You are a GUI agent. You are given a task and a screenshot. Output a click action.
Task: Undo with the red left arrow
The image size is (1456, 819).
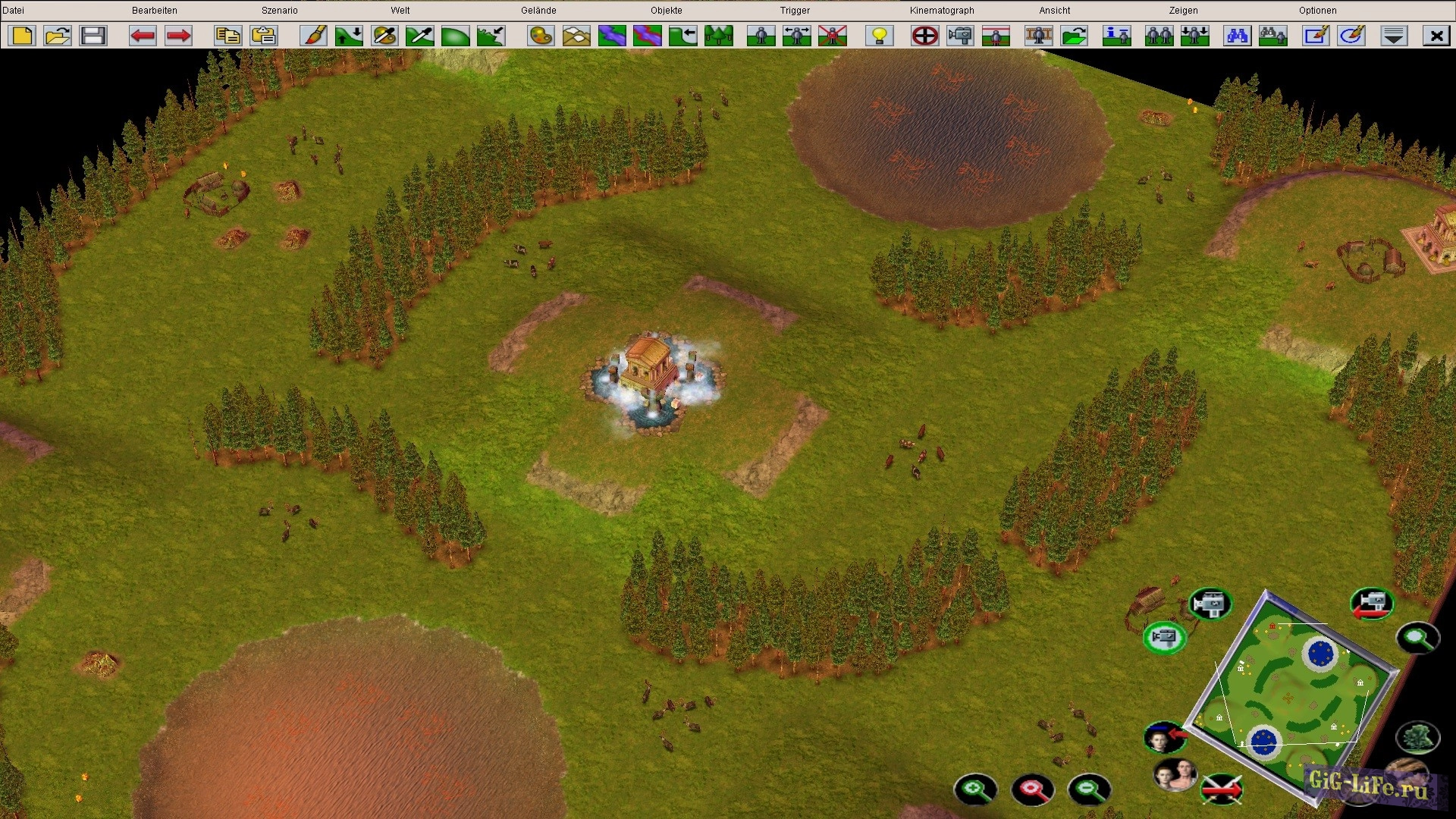(143, 36)
